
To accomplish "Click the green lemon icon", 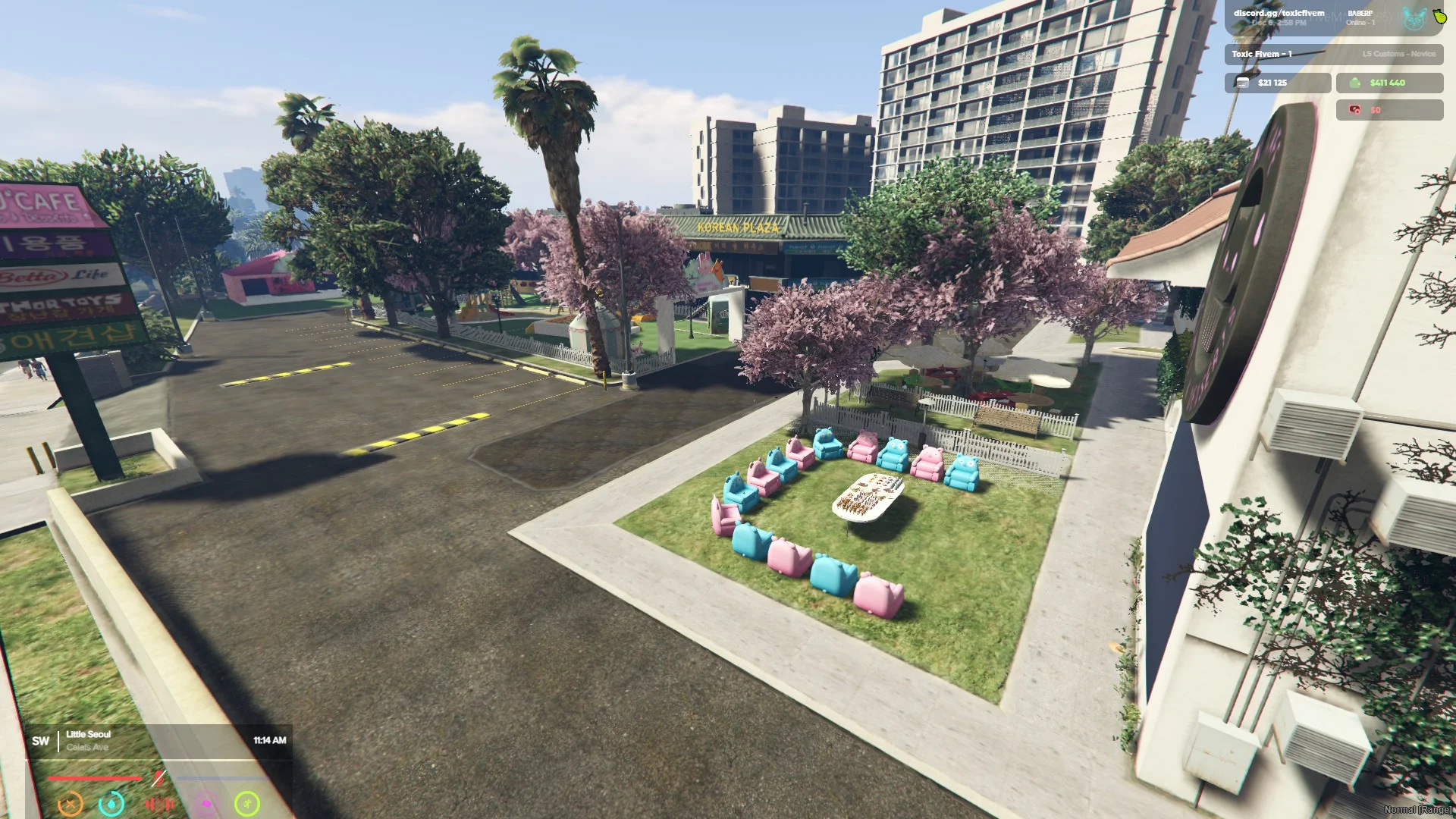I will (x=1439, y=17).
